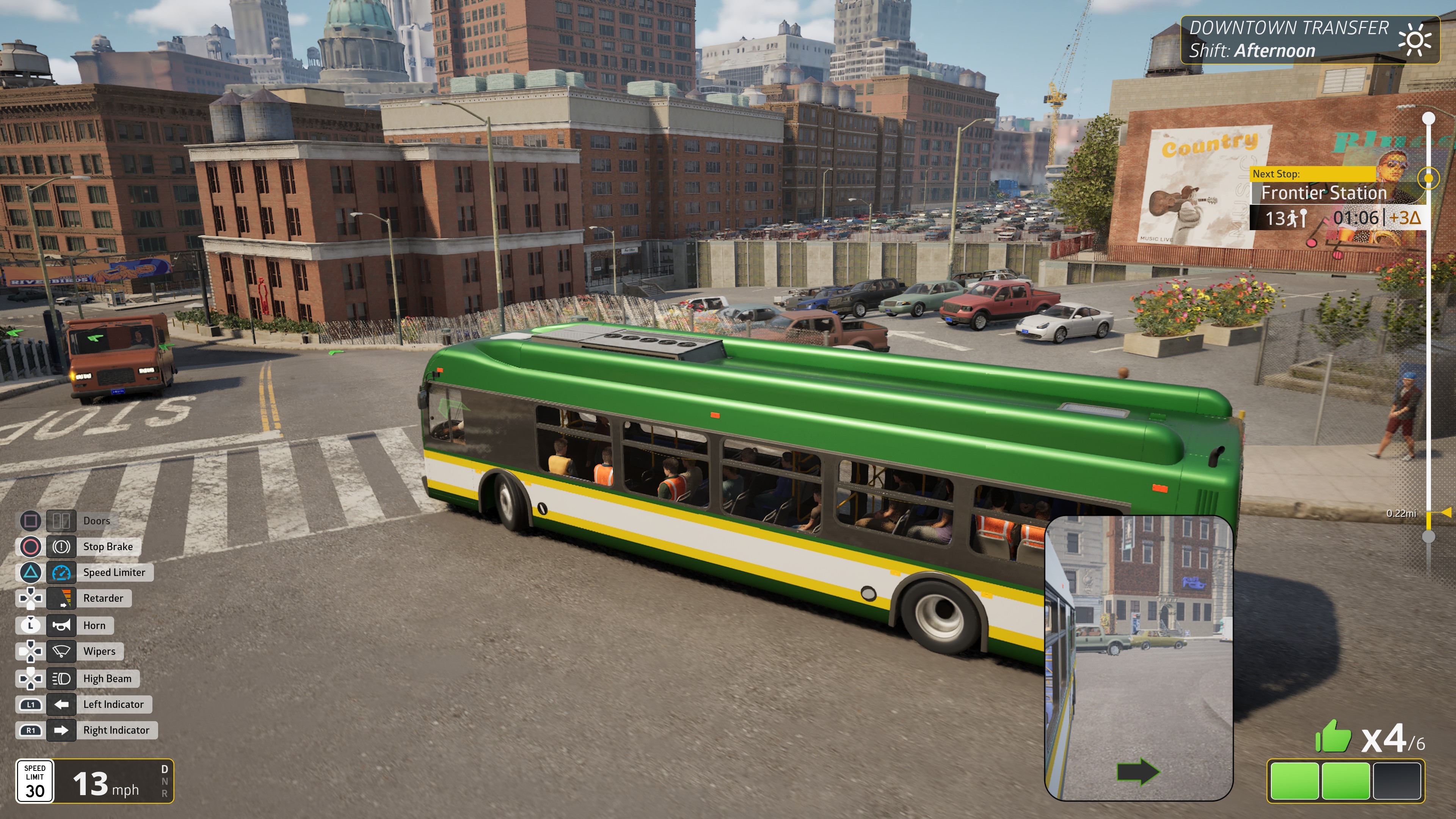Viewport: 1456px width, 819px height.
Task: Toggle the Doors control icon
Action: tap(61, 521)
